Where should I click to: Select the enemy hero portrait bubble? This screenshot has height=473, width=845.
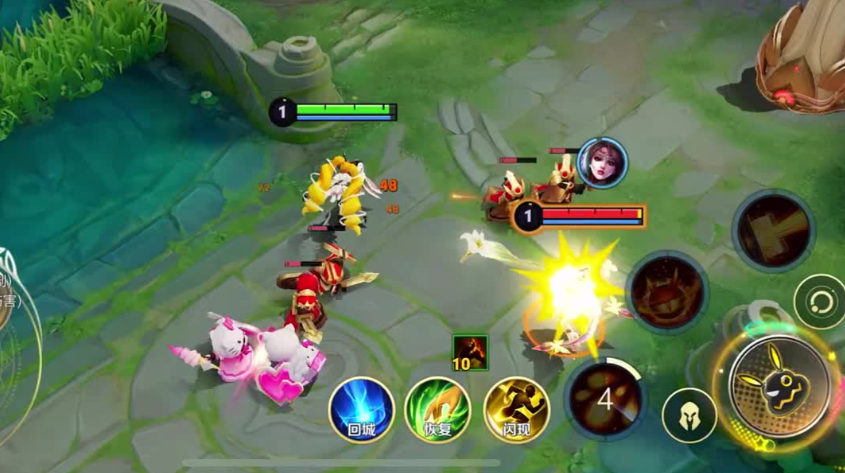(x=602, y=163)
